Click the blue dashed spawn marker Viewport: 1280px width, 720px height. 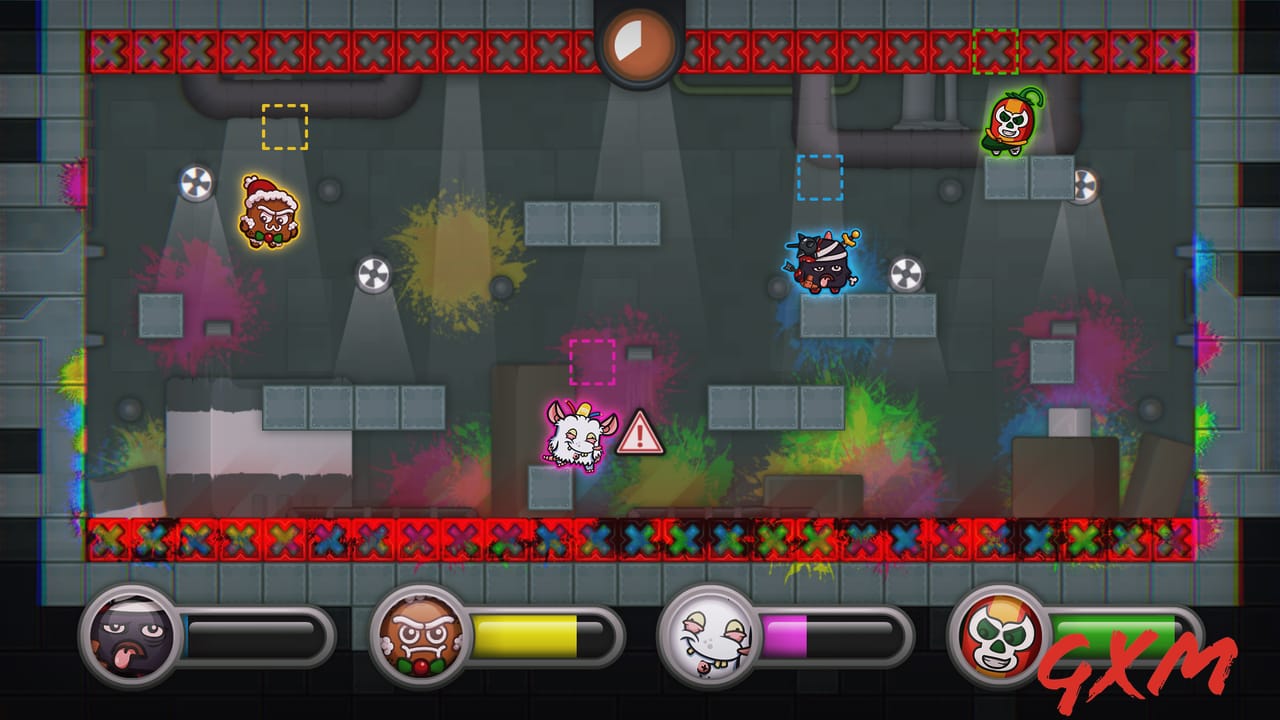818,178
